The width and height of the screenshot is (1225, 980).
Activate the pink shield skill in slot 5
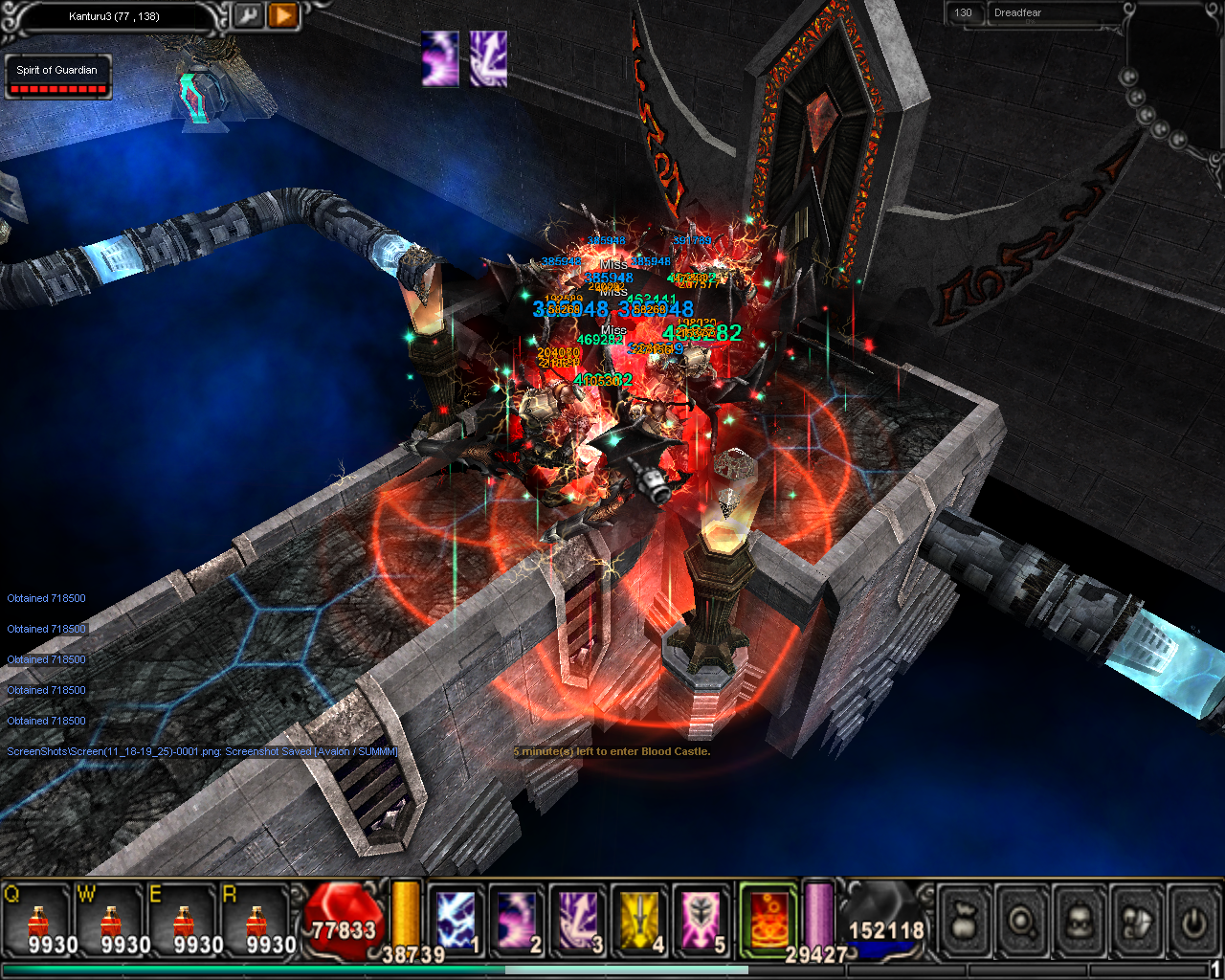click(x=702, y=921)
